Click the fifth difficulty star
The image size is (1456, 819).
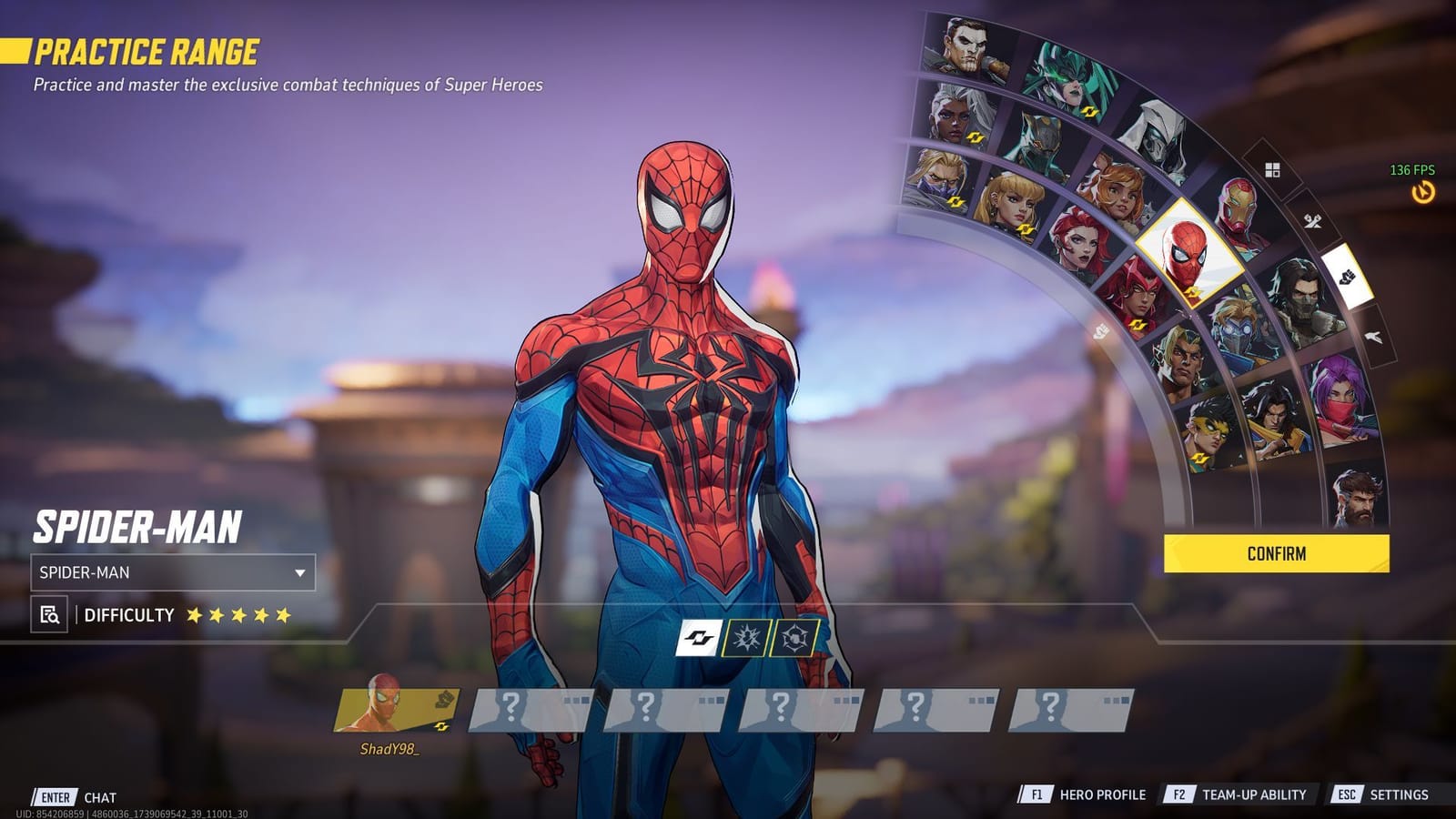tap(279, 615)
